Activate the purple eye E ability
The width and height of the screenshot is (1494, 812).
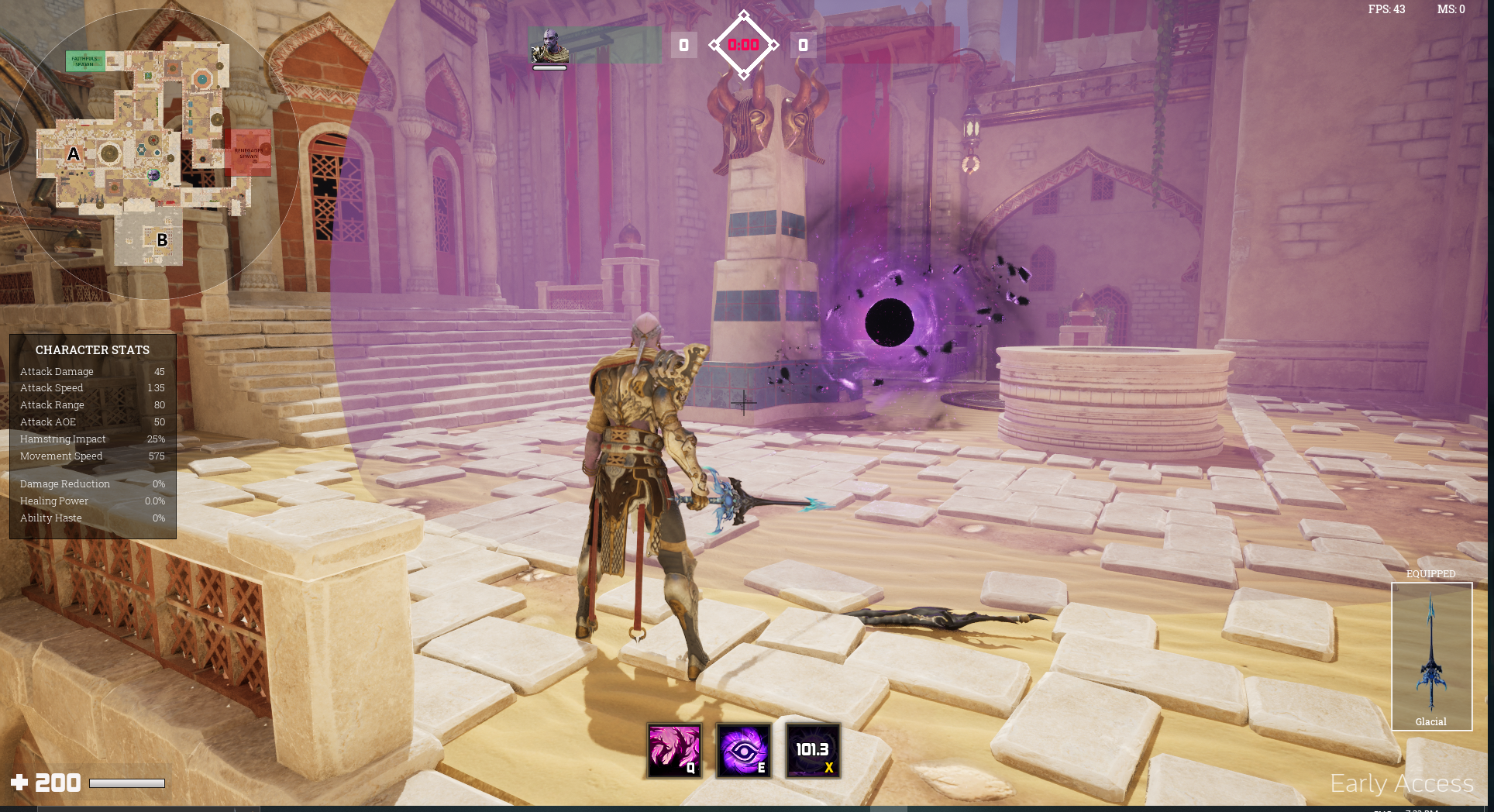(x=743, y=750)
